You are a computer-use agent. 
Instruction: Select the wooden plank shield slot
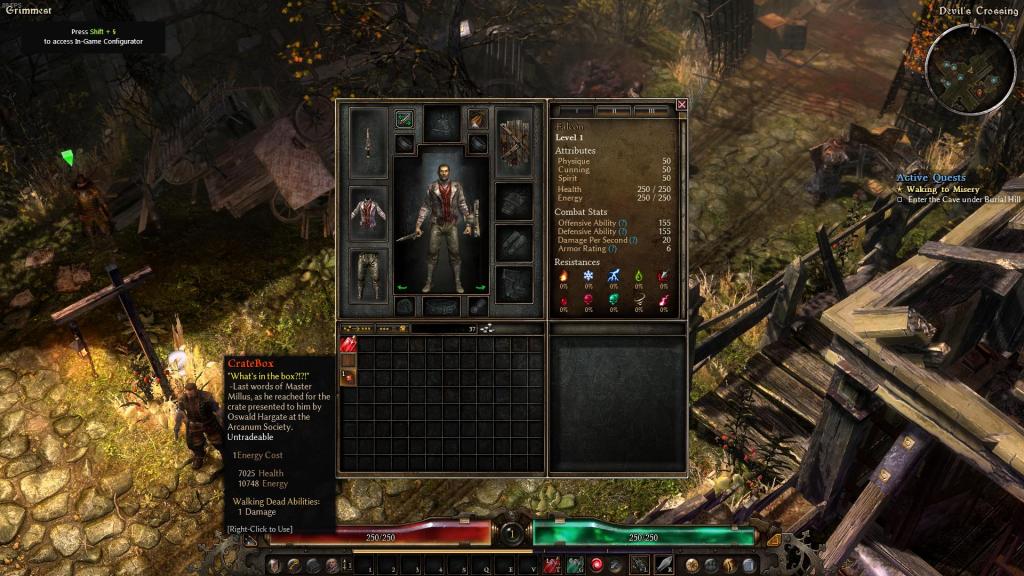516,141
